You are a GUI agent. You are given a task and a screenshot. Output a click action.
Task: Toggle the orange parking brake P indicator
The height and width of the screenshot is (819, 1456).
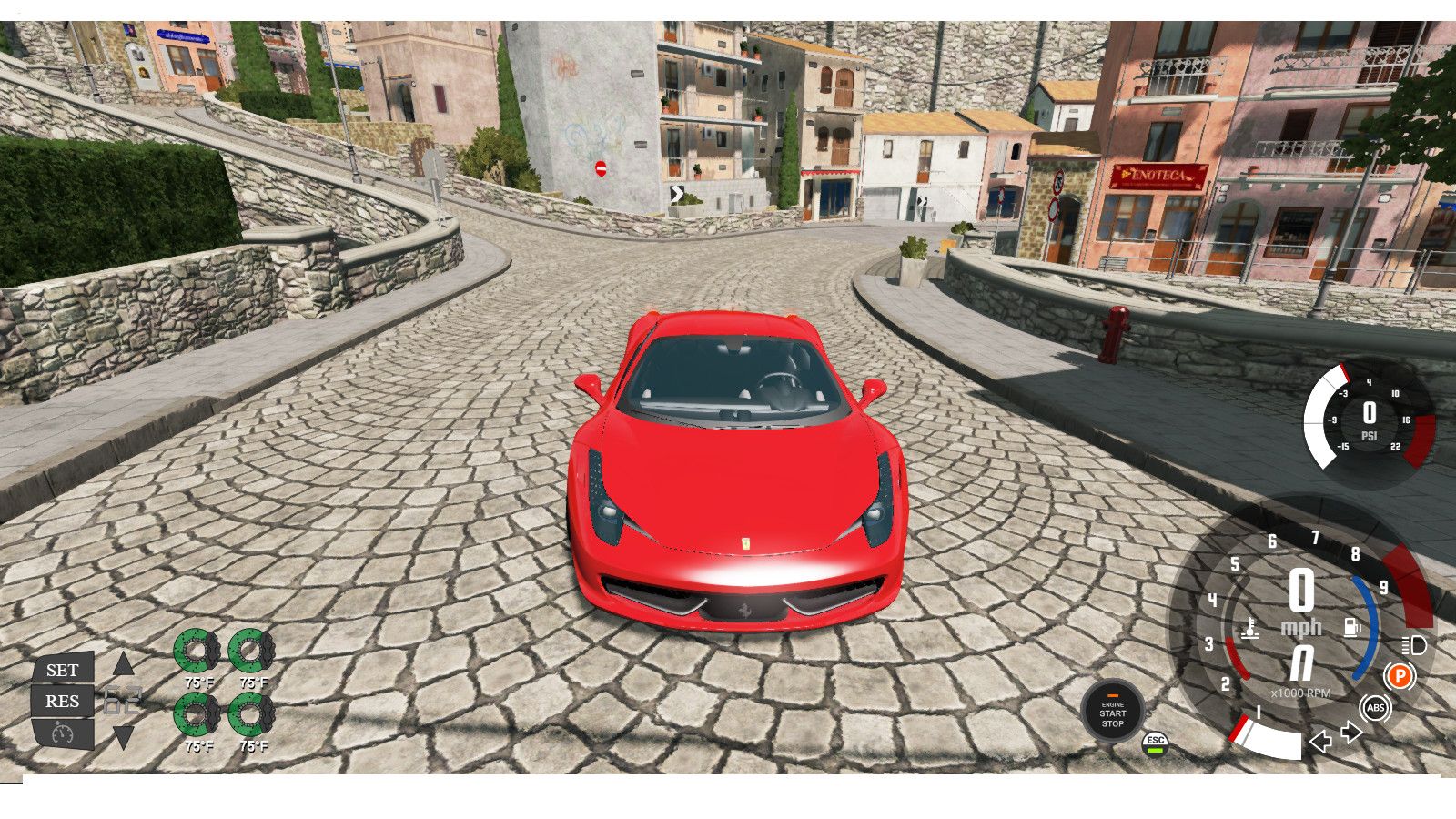tap(1401, 677)
